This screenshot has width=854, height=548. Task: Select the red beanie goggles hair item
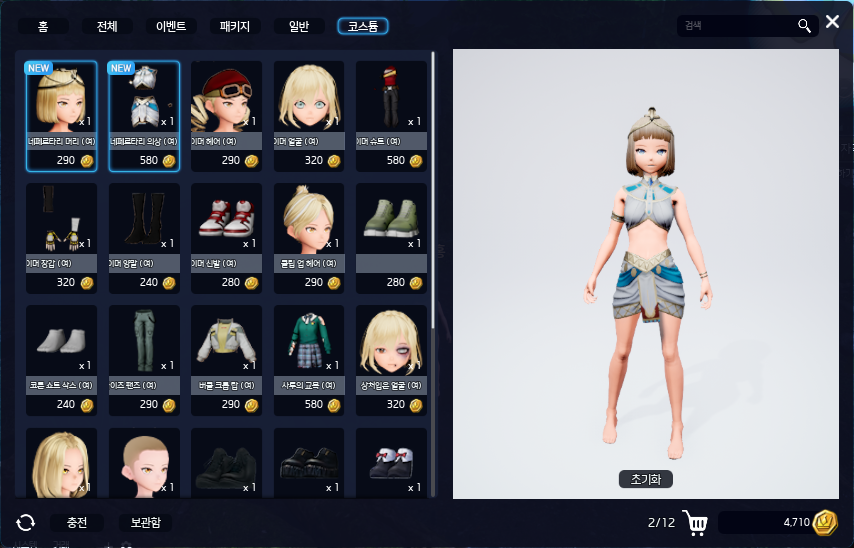click(226, 97)
